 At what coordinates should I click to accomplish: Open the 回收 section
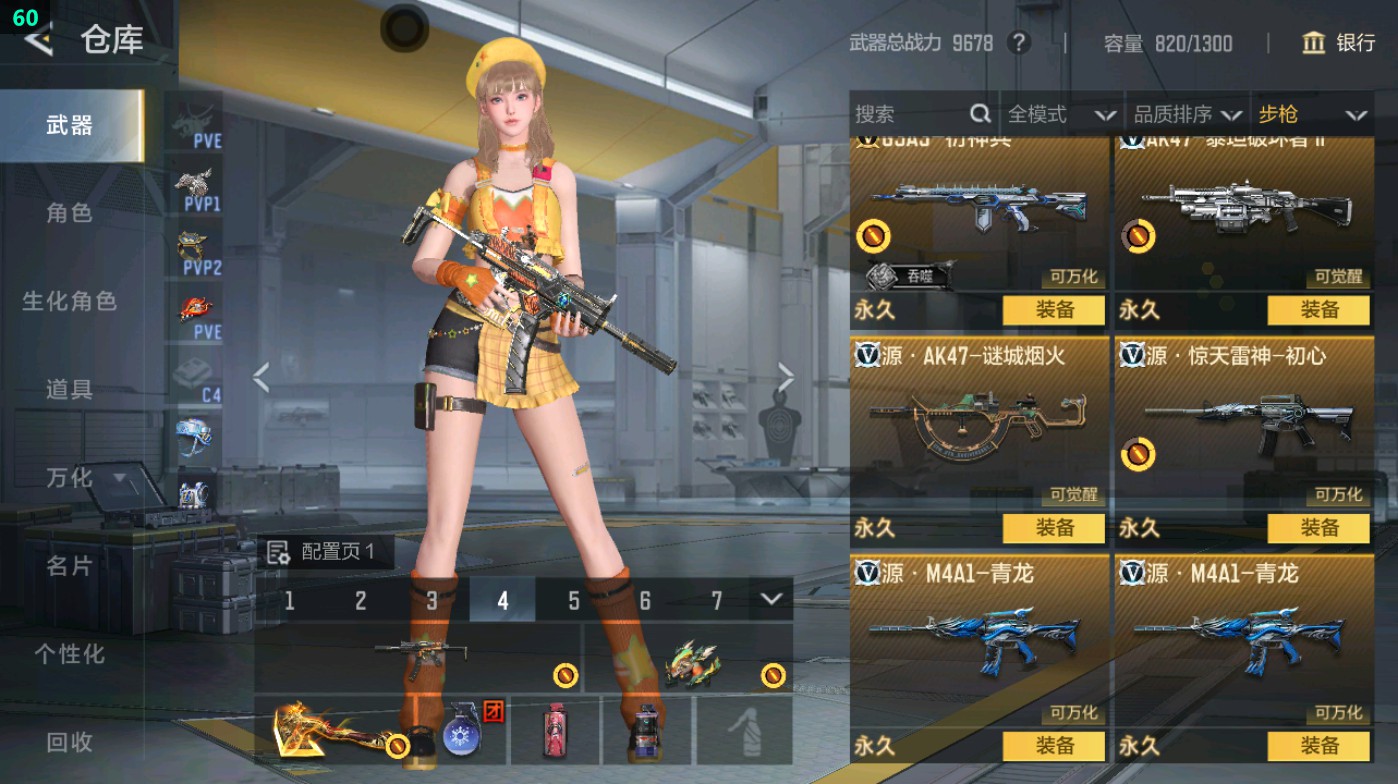[x=70, y=742]
